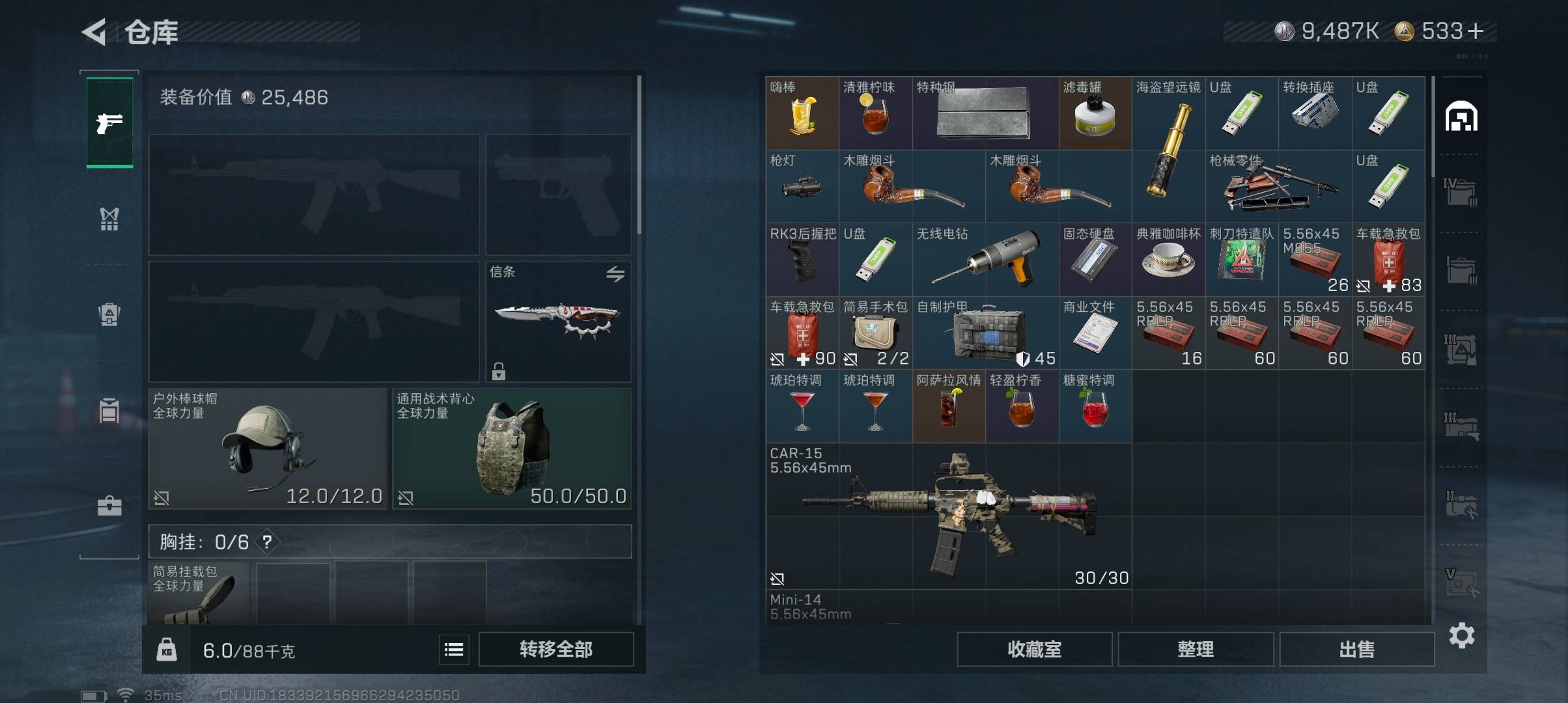Open stash settings gear icon
1568x703 pixels.
[x=1461, y=635]
